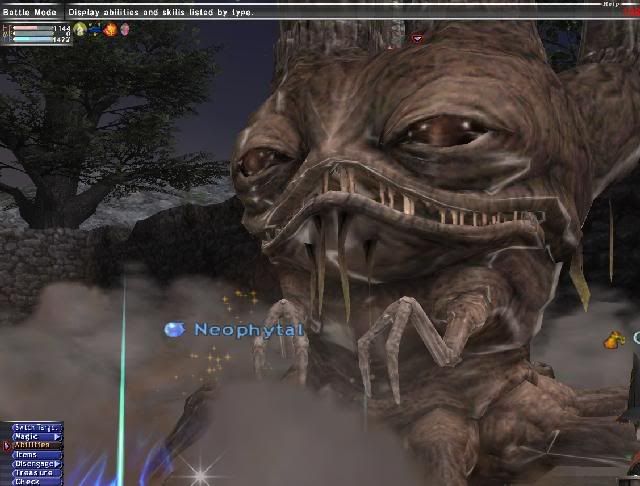
Task: Choose Disengage to stop attacking
Action: pyautogui.click(x=37, y=463)
